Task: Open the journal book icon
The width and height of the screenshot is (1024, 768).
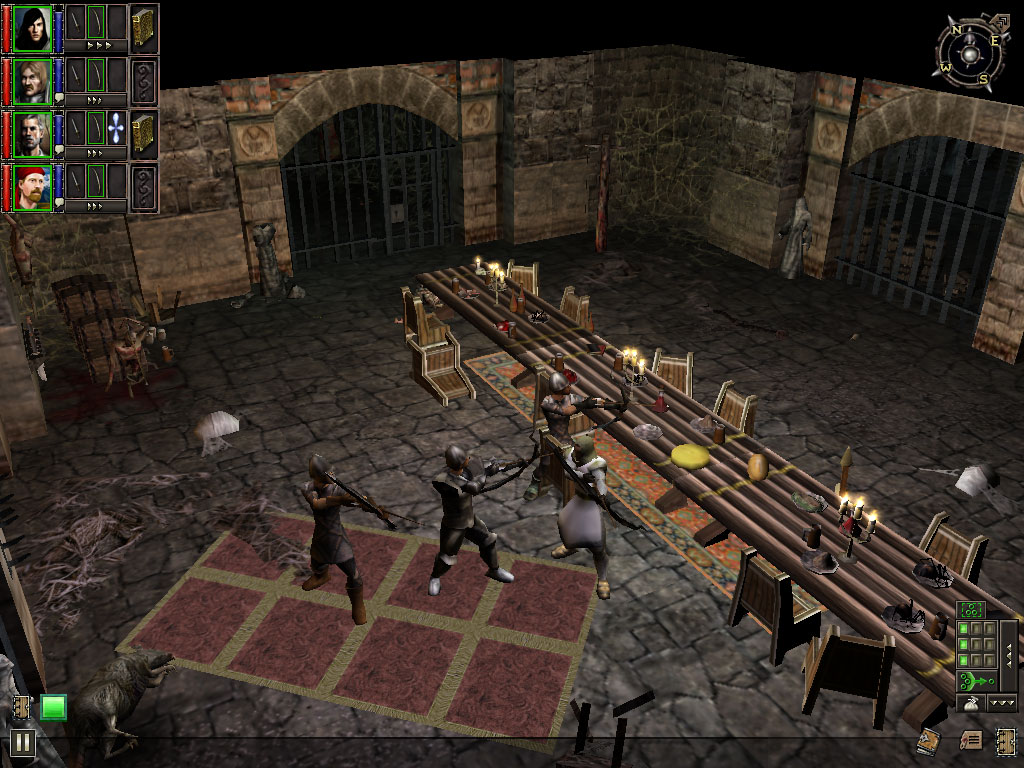Action: pos(928,741)
